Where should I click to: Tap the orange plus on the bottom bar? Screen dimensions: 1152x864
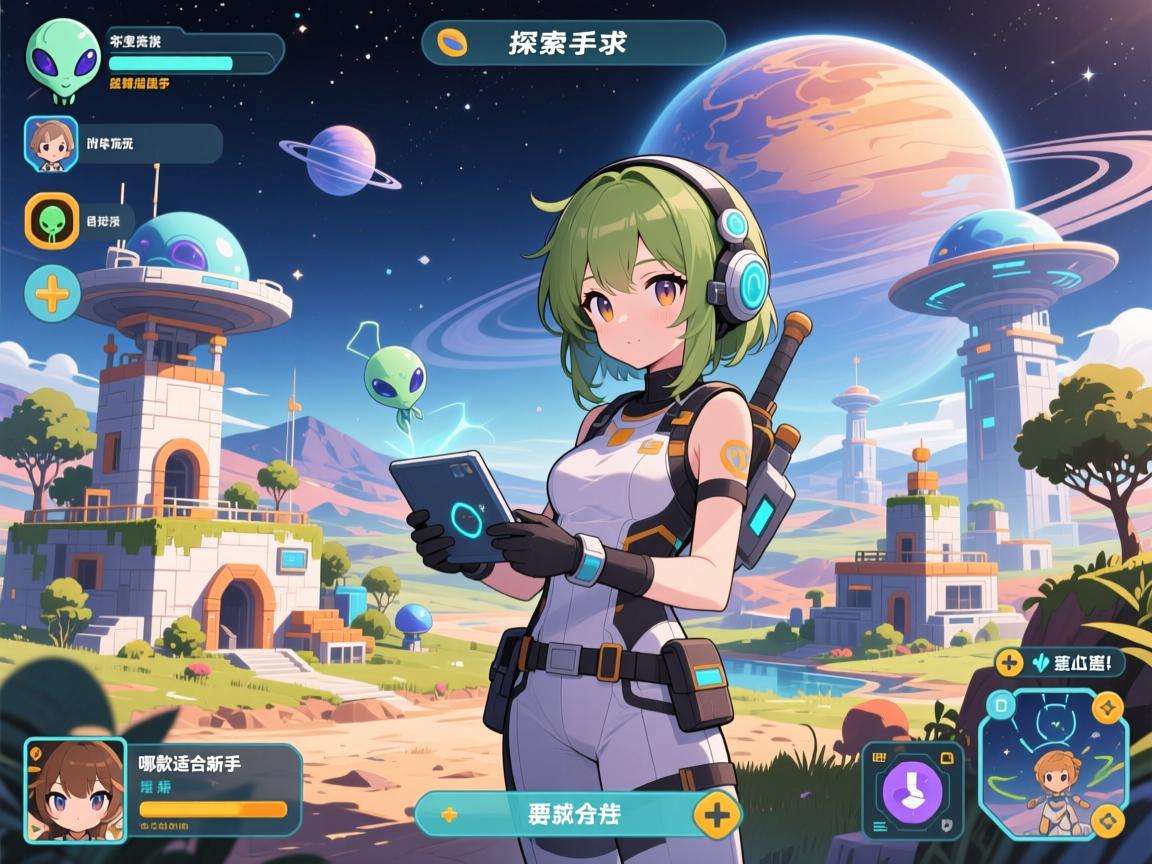click(717, 813)
